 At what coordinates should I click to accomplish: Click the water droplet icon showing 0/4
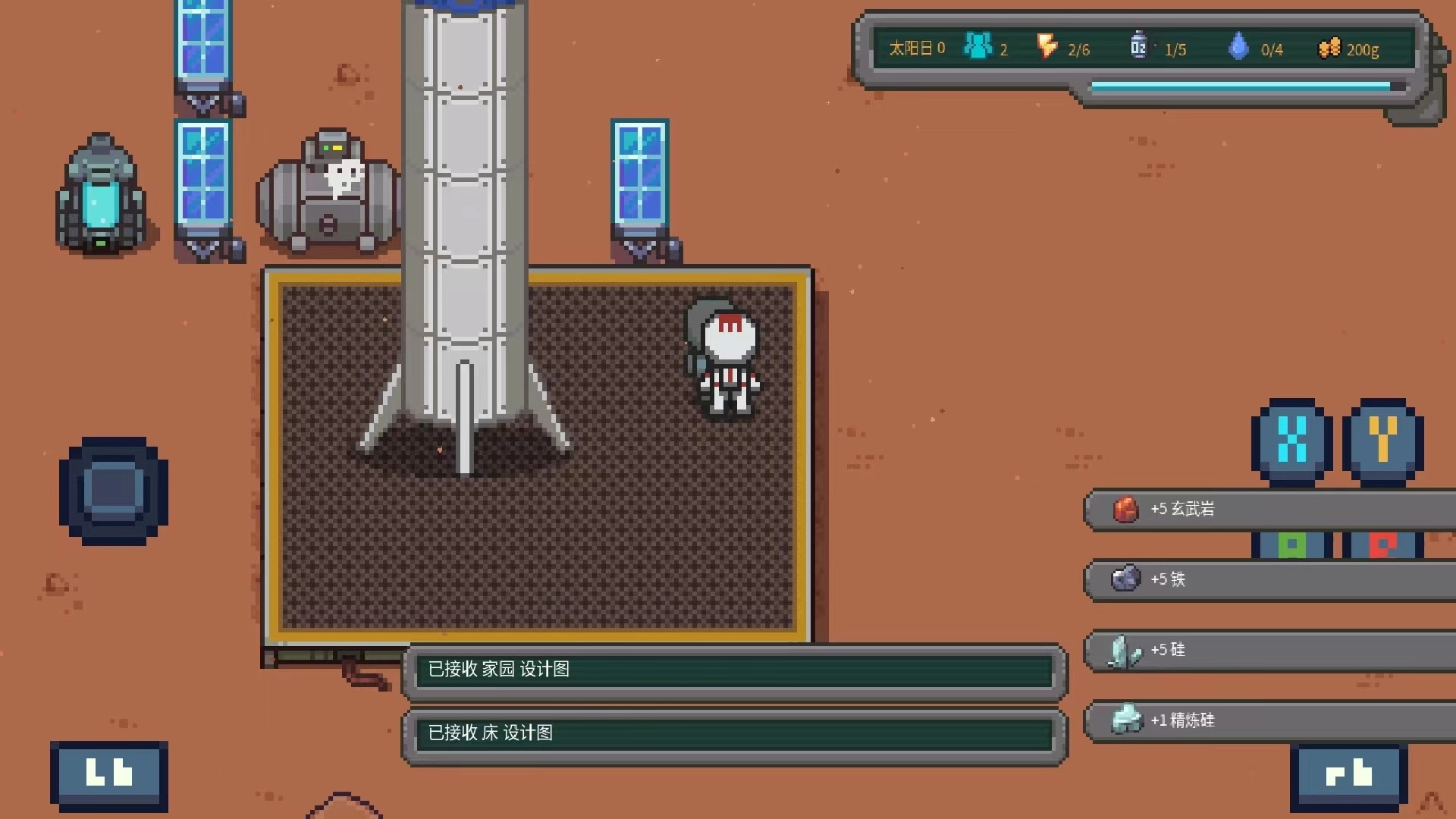click(x=1239, y=47)
